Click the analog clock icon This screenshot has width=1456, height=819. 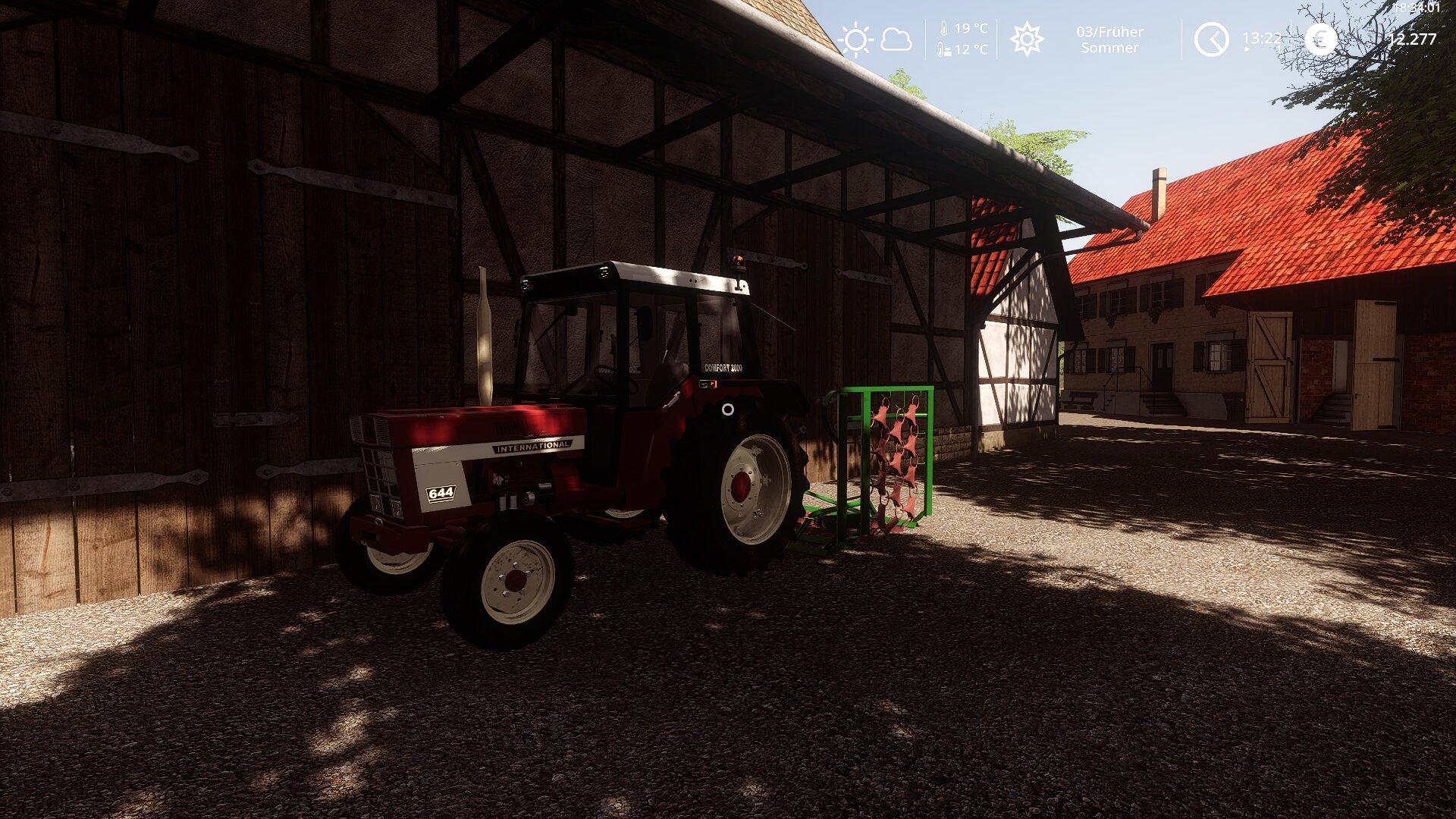click(x=1211, y=39)
